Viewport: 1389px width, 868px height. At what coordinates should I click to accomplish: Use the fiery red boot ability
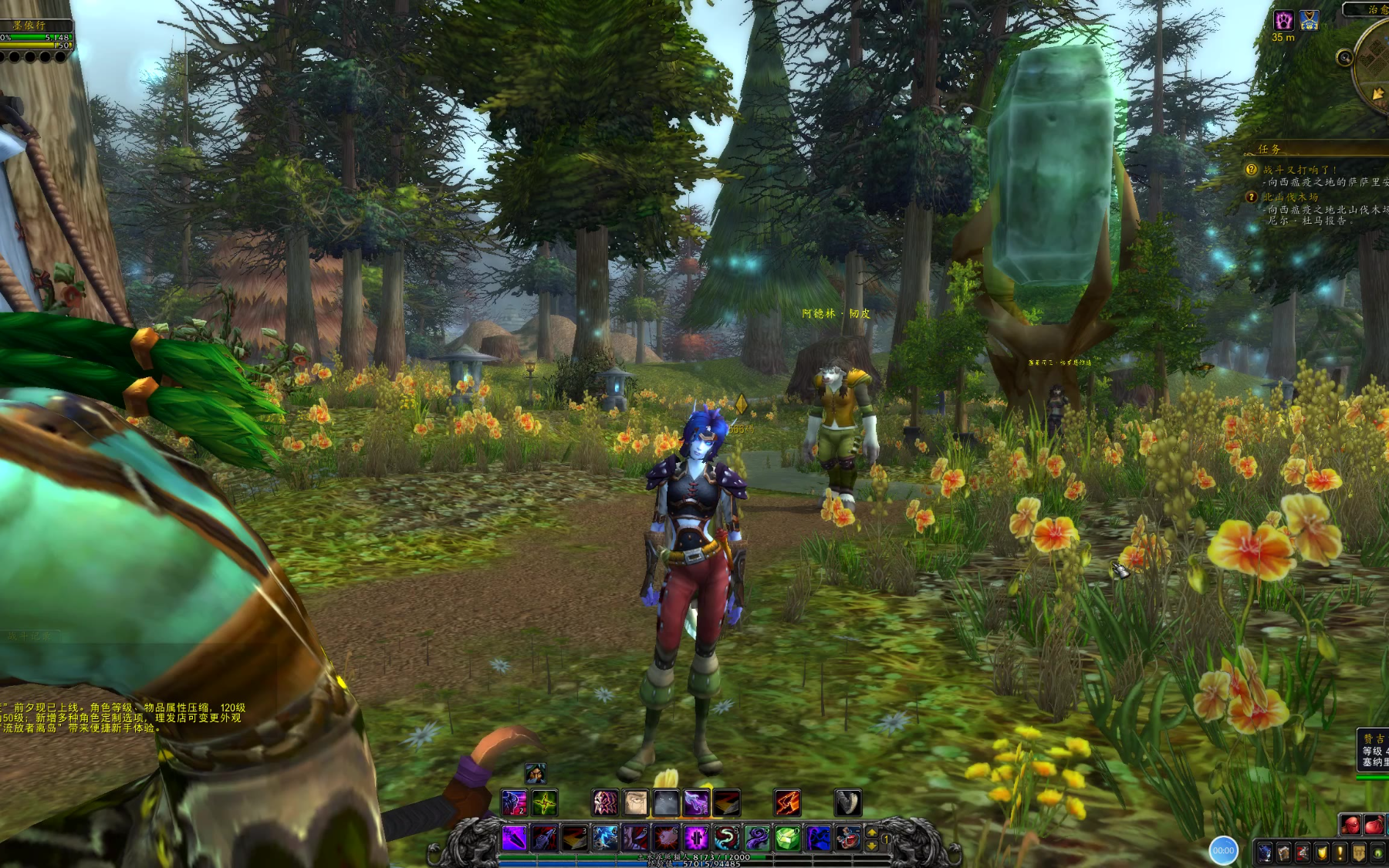tap(787, 803)
